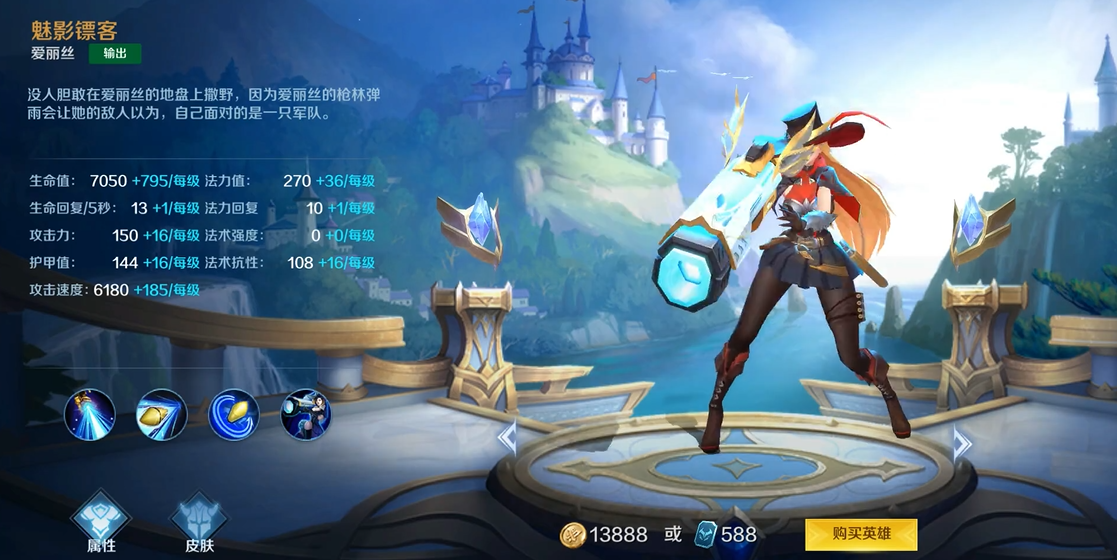Screen dimensions: 1117x560
Task: Click the 购买英雄 buy hero button
Action: pos(861,534)
